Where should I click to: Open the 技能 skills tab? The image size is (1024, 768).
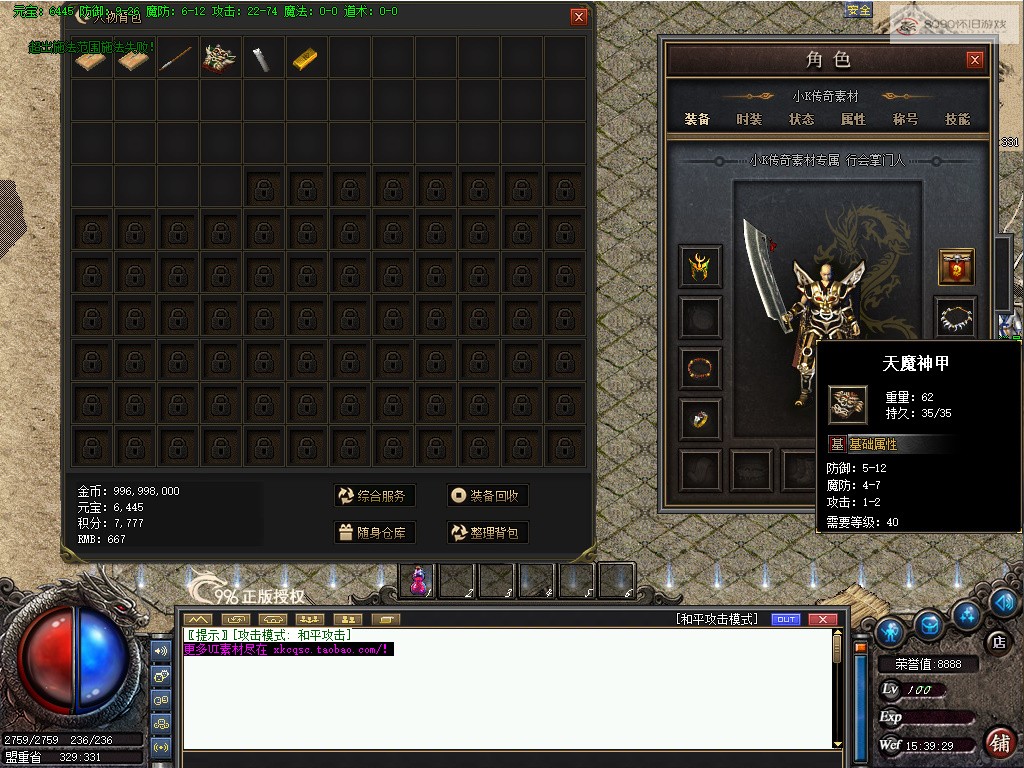pos(957,119)
